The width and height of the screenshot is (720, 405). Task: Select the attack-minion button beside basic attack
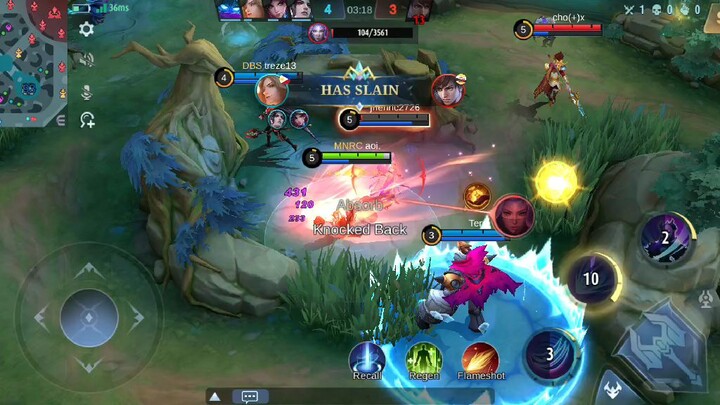point(610,388)
